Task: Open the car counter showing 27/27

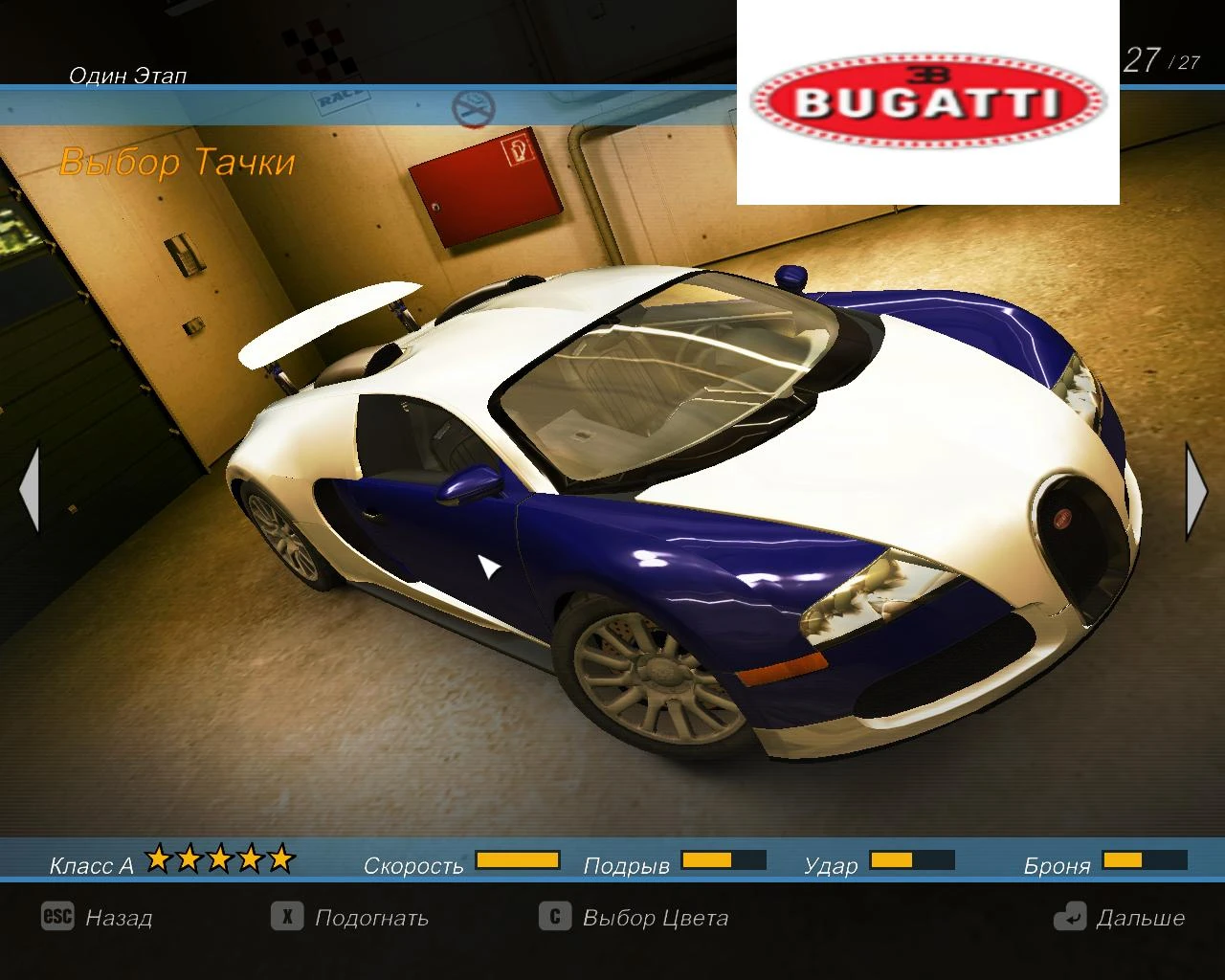Action: pos(1161,60)
